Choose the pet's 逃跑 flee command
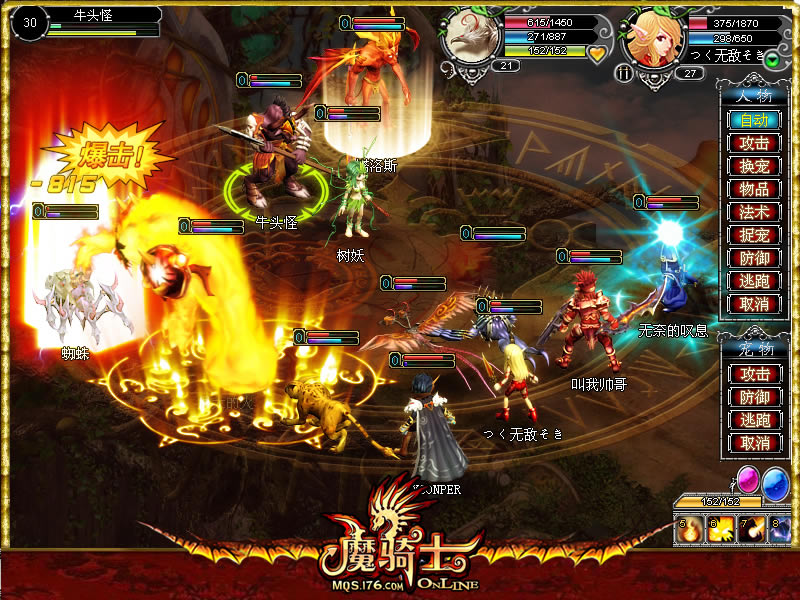Viewport: 800px width, 600px height. [754, 420]
